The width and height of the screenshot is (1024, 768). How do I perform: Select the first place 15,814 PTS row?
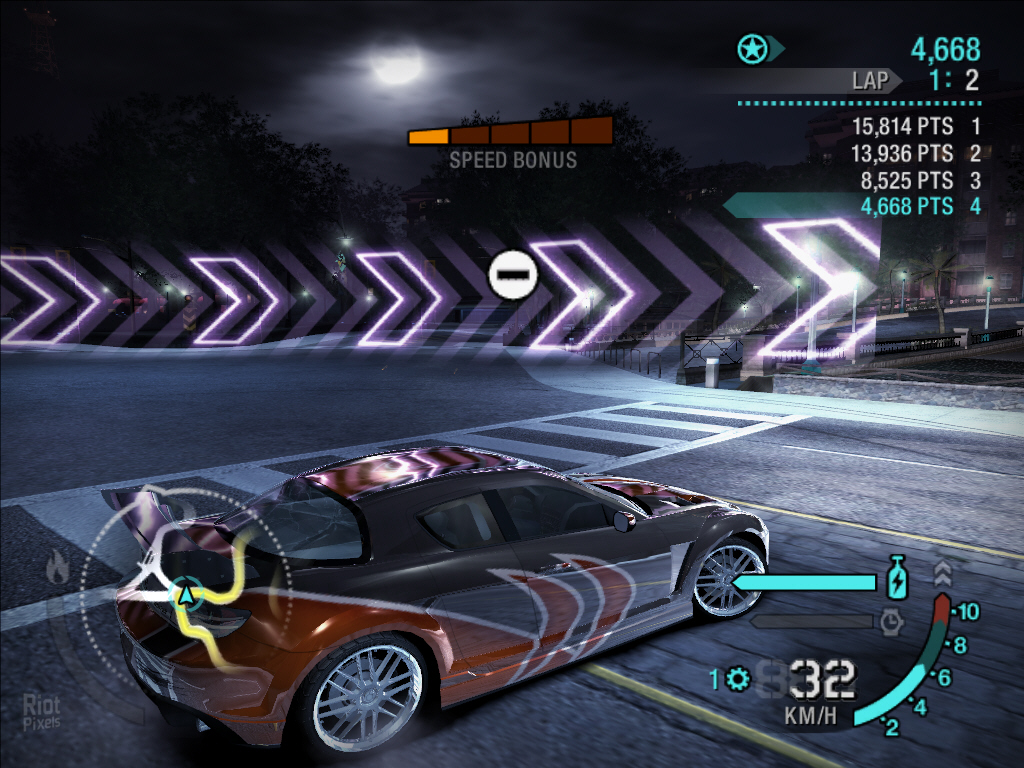pos(915,127)
